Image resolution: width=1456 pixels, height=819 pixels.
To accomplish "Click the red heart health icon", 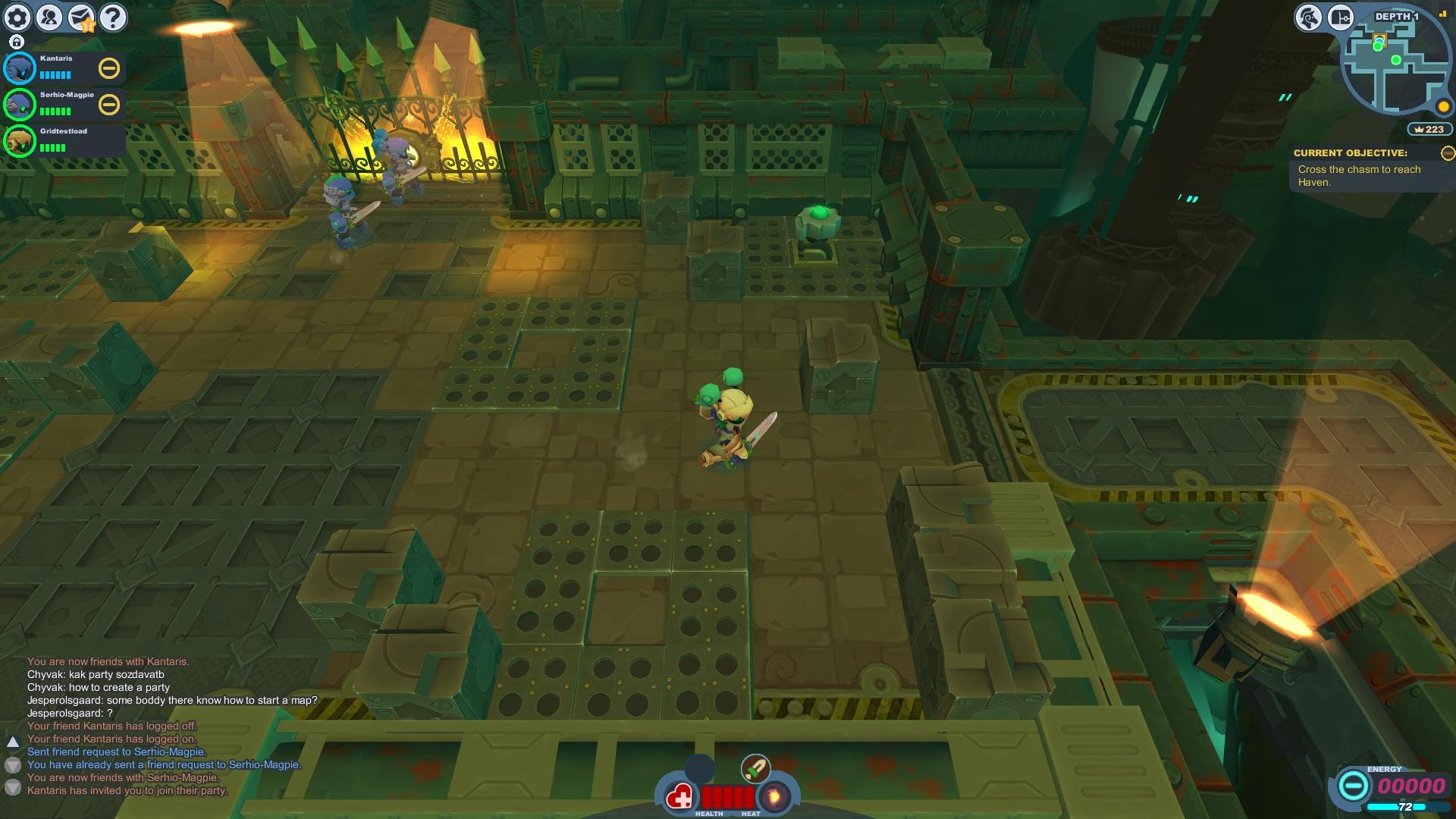I will [679, 797].
